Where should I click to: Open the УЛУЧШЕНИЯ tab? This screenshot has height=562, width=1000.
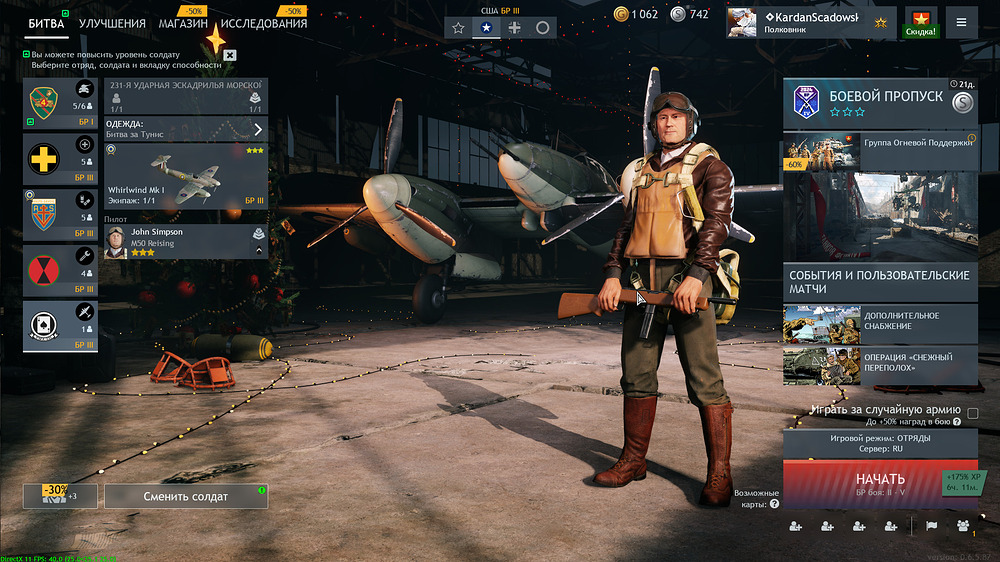[x=112, y=23]
